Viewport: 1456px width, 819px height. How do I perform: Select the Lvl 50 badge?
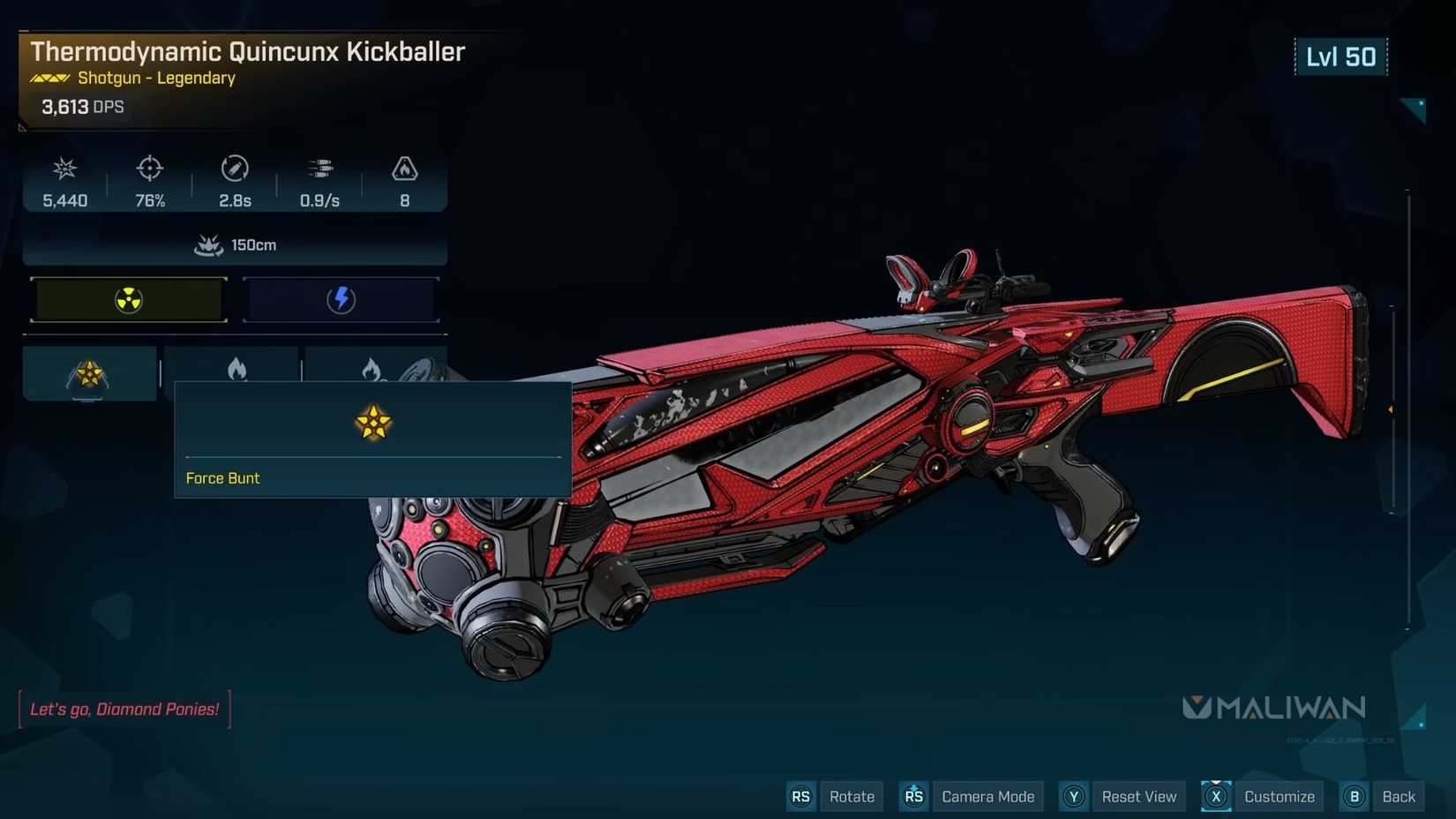pyautogui.click(x=1340, y=56)
